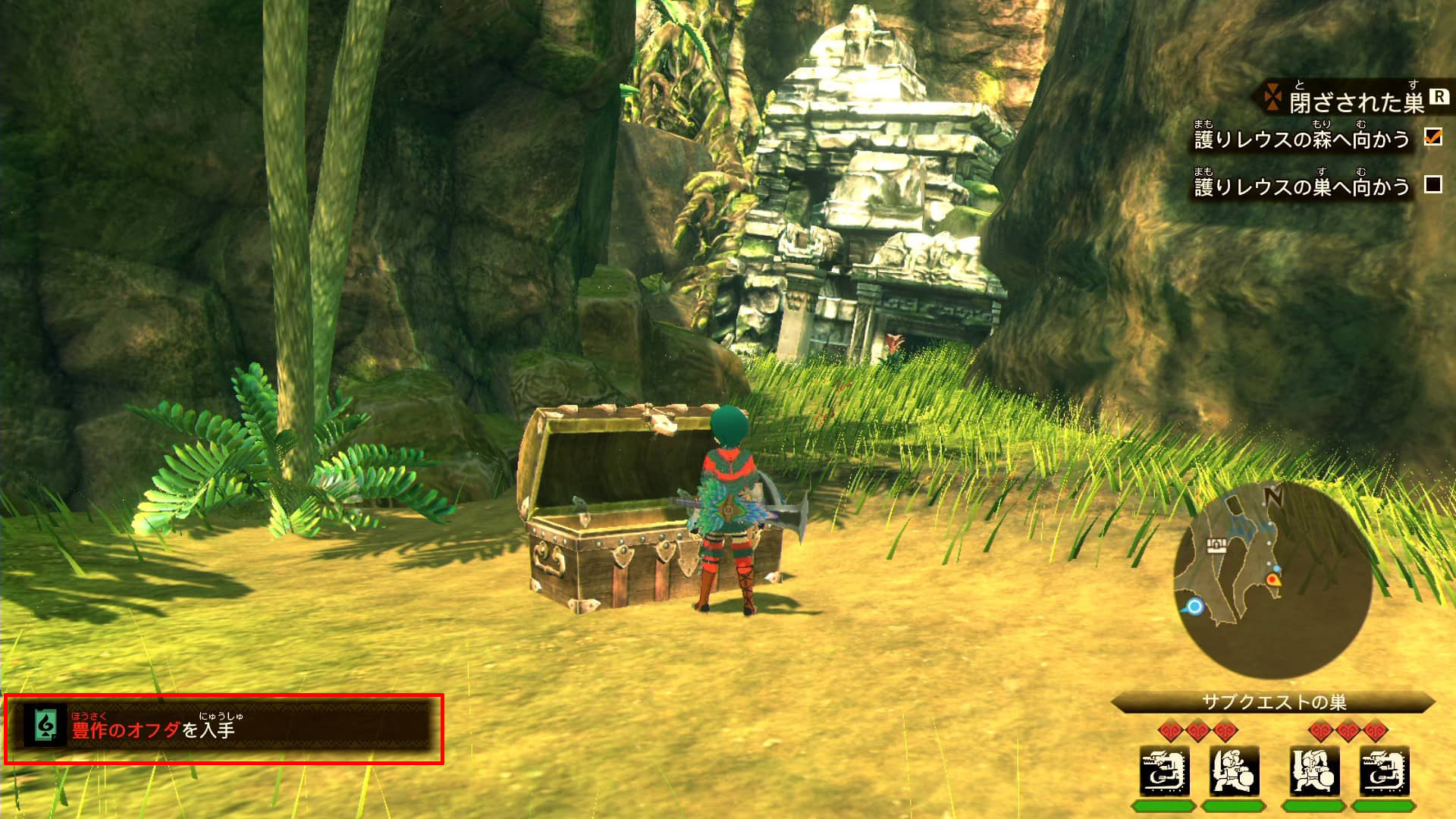Click the treasure chest marker on the minimap

point(1216,545)
